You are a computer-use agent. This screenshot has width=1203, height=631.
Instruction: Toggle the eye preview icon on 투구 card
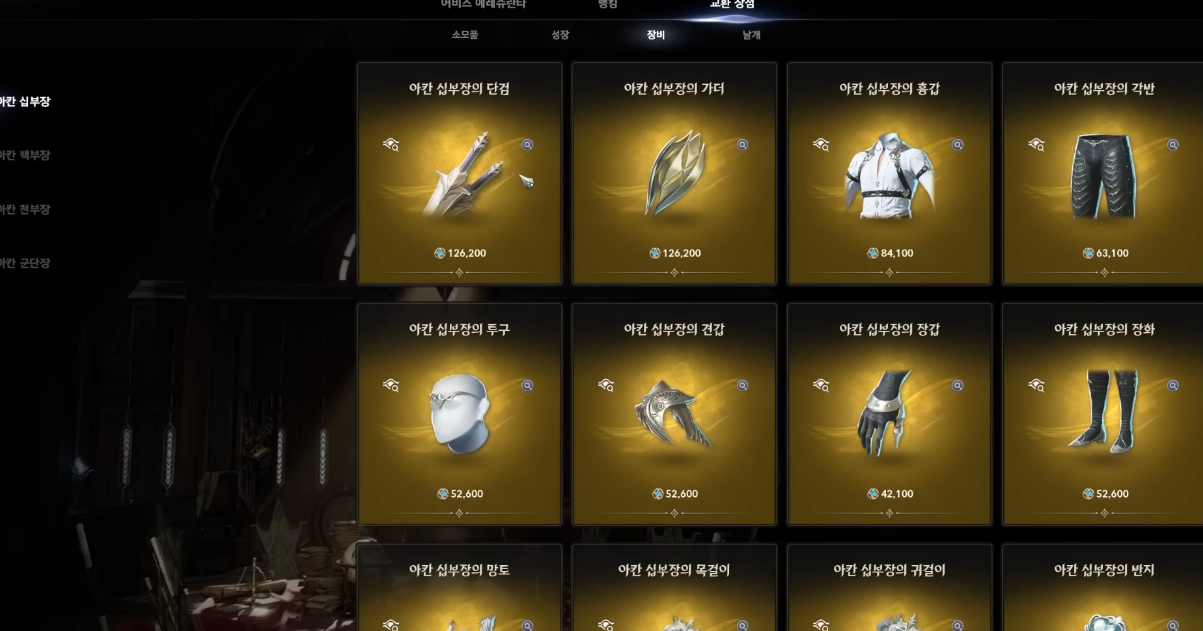click(x=391, y=385)
